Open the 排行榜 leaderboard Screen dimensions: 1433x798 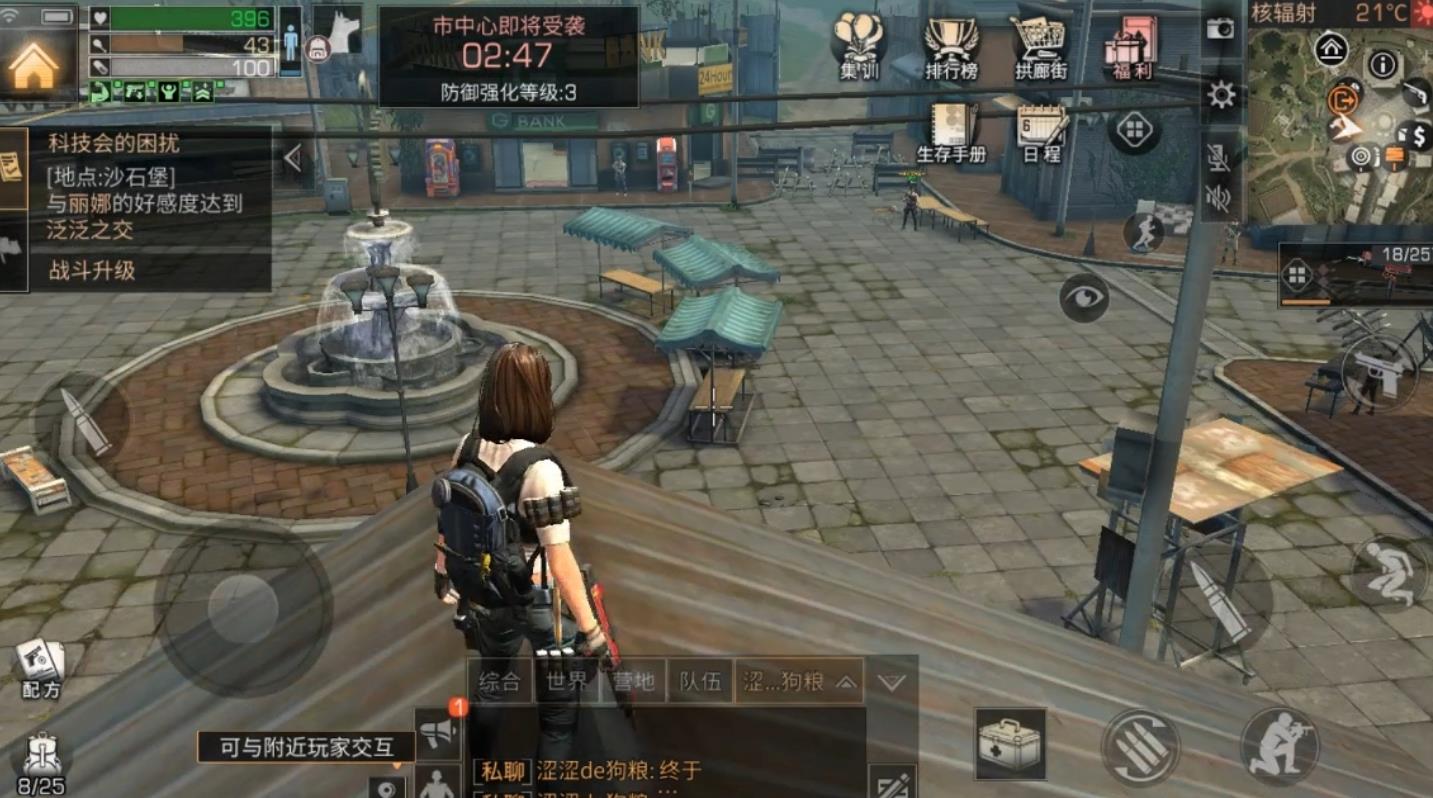tap(950, 45)
